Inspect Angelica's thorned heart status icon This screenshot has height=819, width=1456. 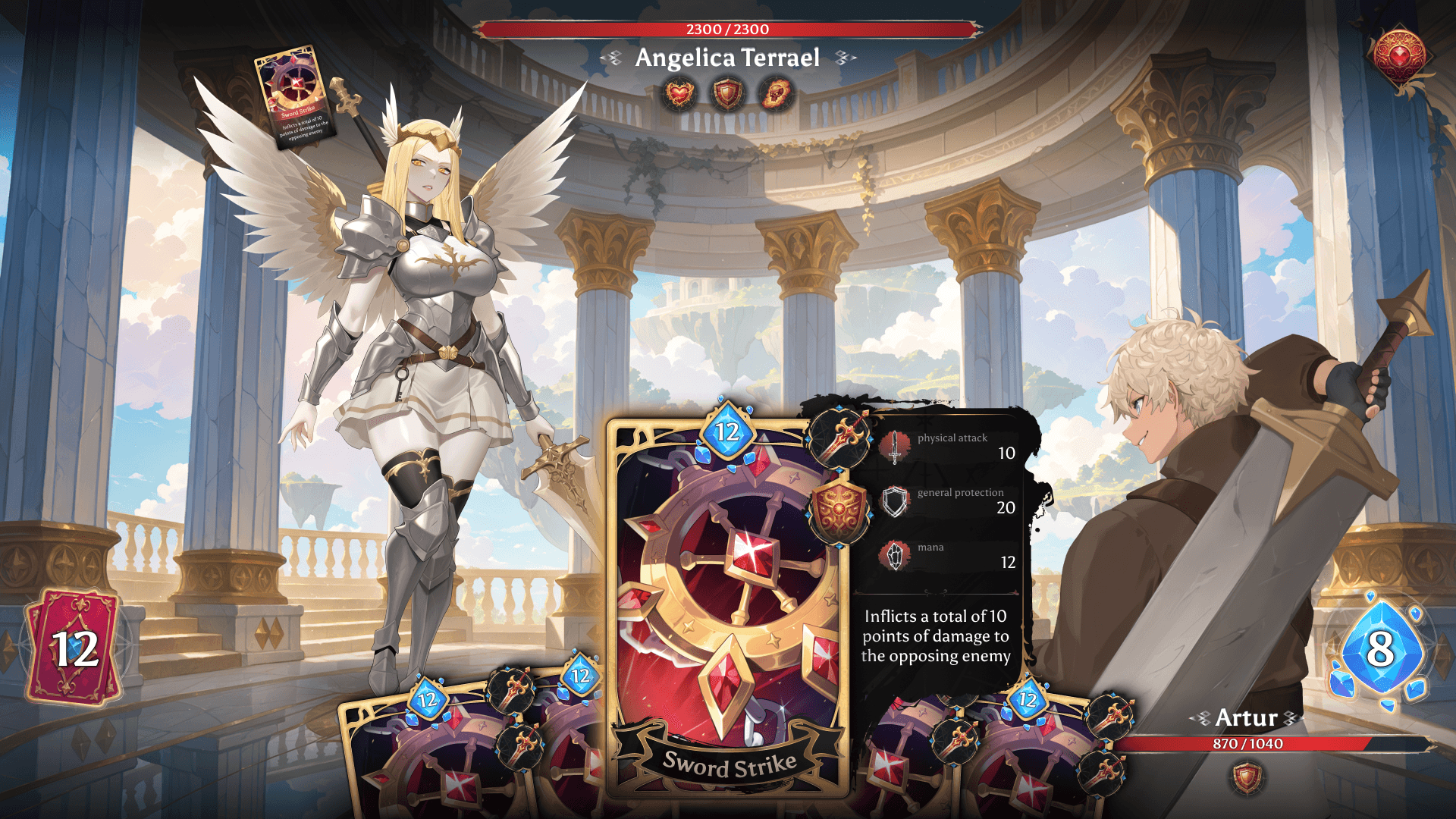(679, 95)
